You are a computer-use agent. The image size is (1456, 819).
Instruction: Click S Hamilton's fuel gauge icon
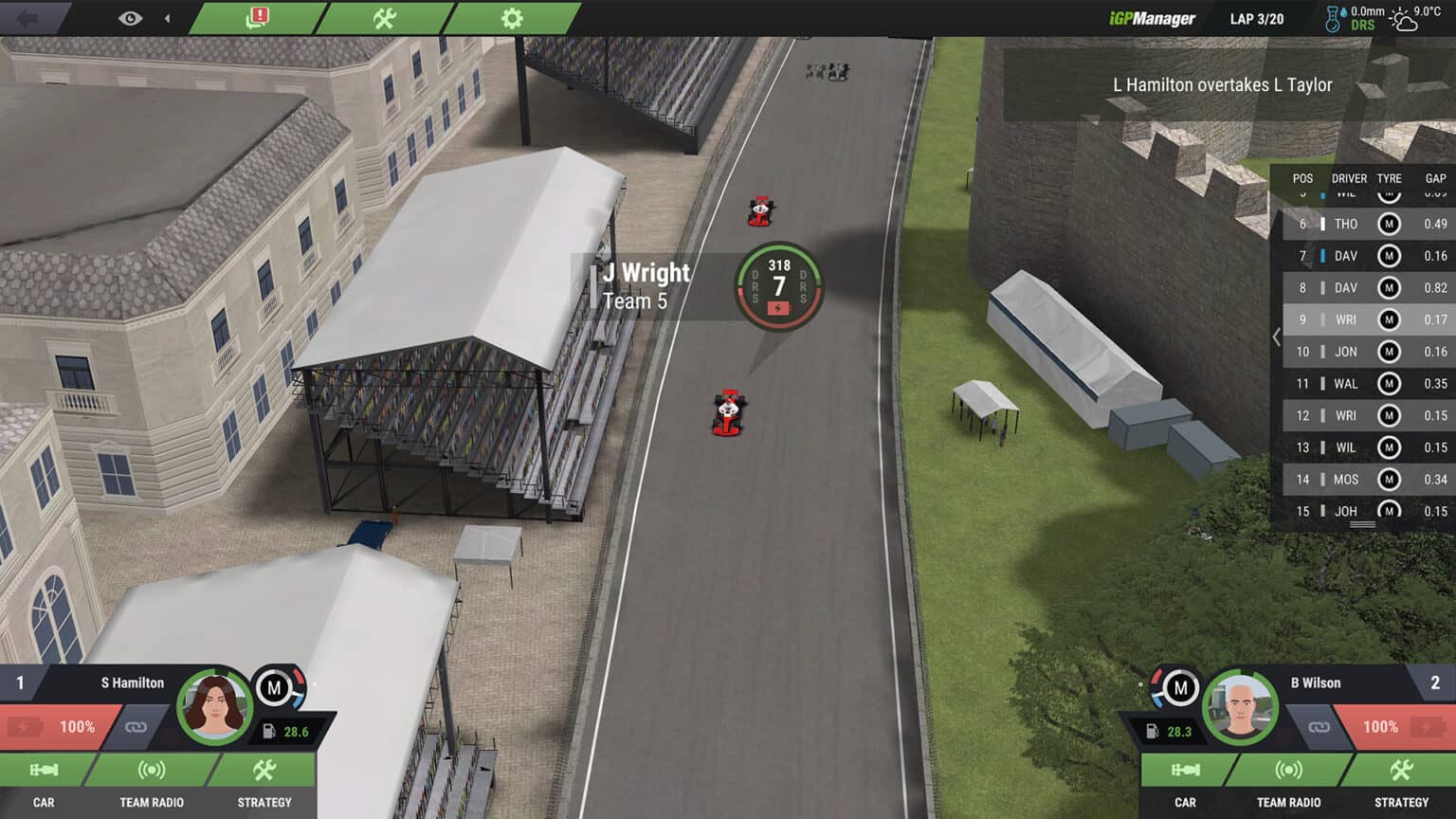(269, 730)
